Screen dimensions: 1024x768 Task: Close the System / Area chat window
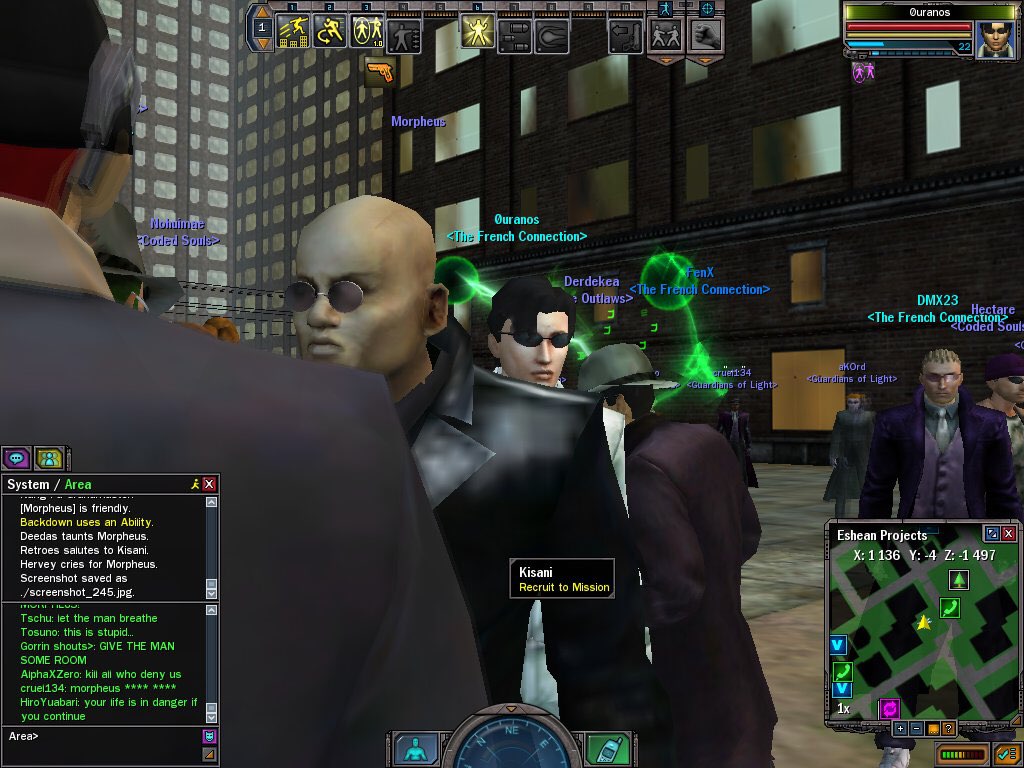209,484
